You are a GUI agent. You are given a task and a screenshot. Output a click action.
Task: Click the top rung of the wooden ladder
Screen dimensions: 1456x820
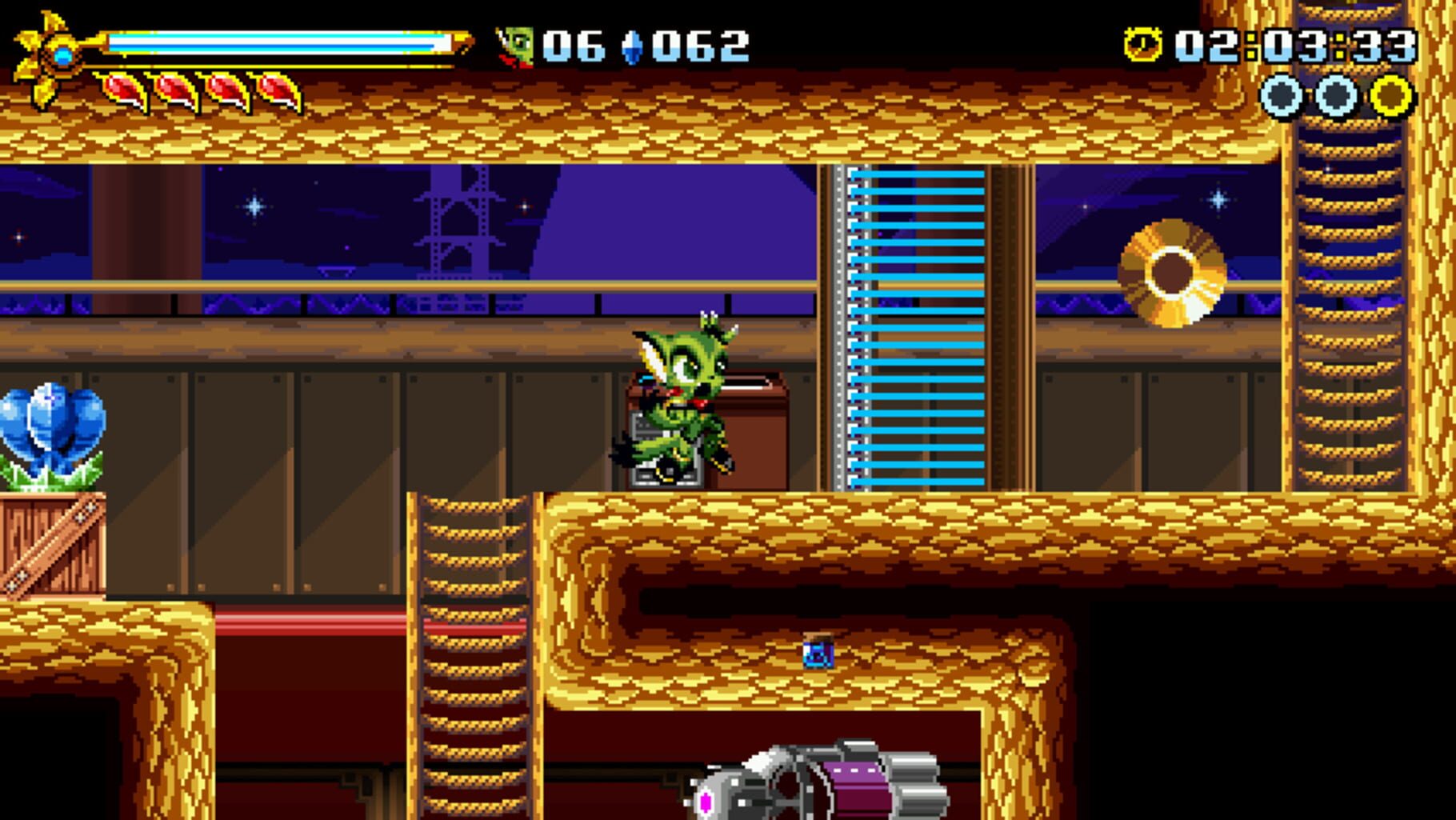(471, 504)
